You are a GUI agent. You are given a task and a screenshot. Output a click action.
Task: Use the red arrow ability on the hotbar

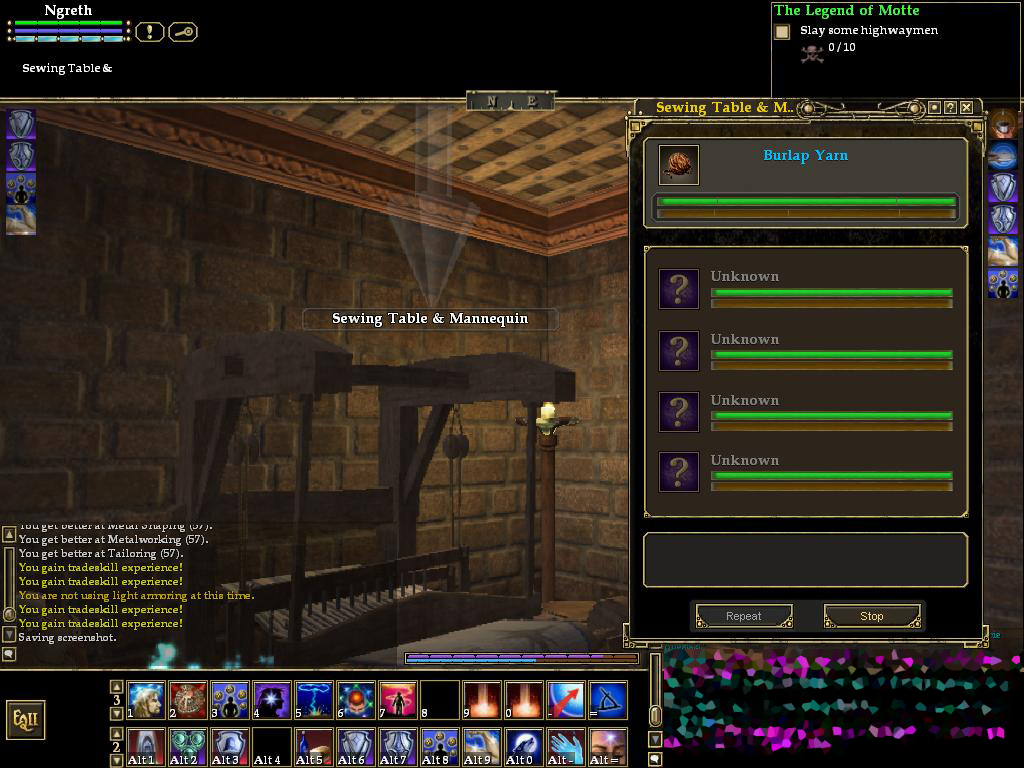[x=566, y=700]
